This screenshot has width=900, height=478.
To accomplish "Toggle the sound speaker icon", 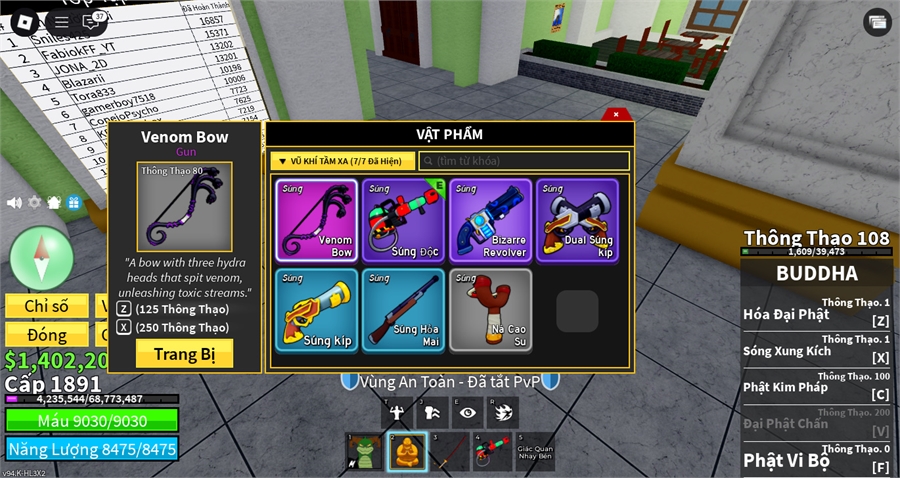I will (14, 202).
